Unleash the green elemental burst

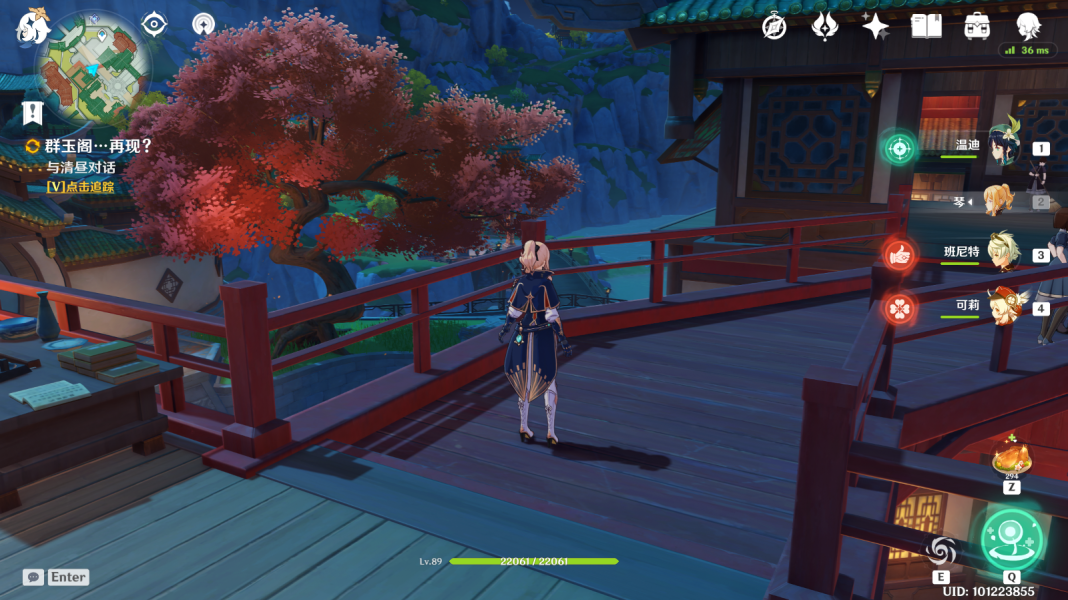pos(1011,540)
